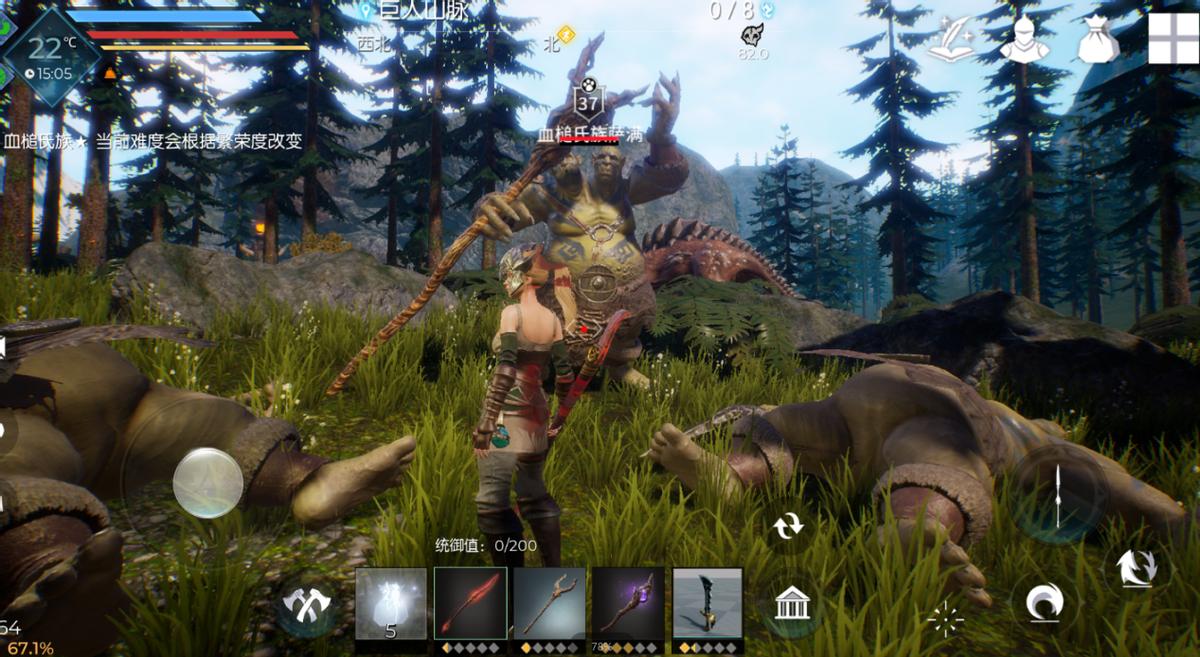This screenshot has width=1200, height=657.
Task: Use the white crystal item slot
Action: (x=391, y=603)
